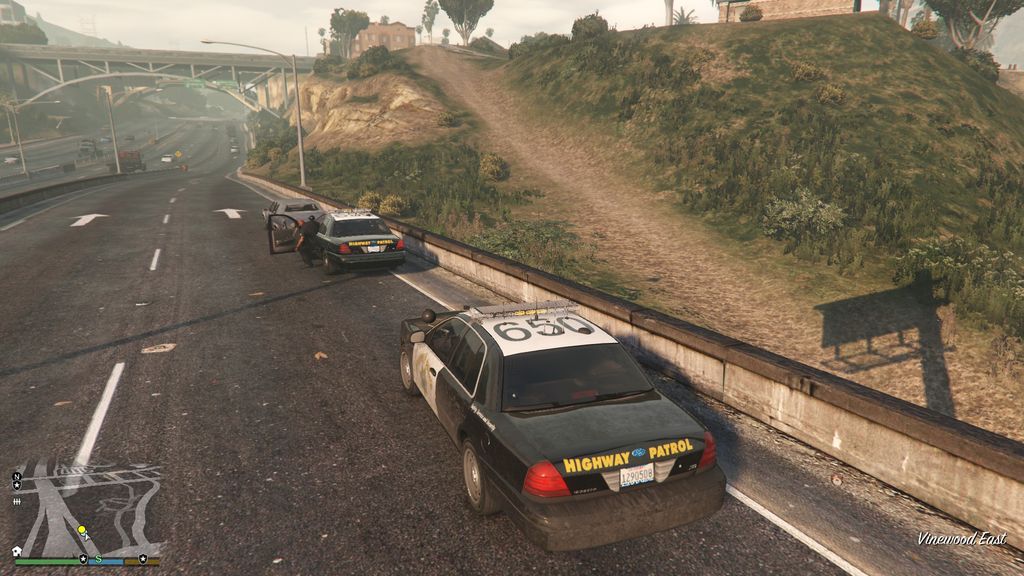
Task: Select the white safehouse icon on the minimap
Action: pos(17,551)
